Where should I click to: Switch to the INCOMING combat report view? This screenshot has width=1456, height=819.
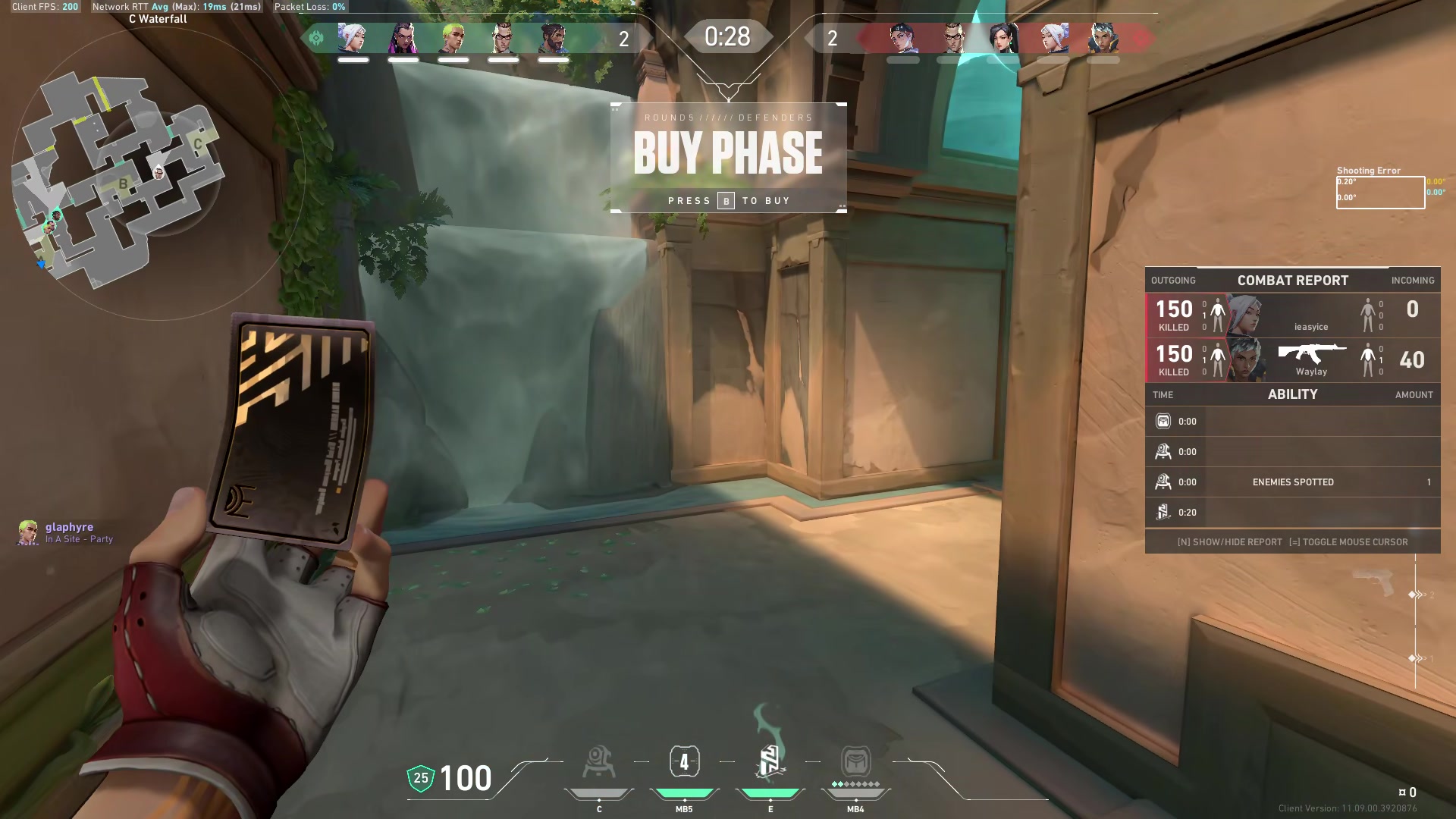click(x=1413, y=281)
